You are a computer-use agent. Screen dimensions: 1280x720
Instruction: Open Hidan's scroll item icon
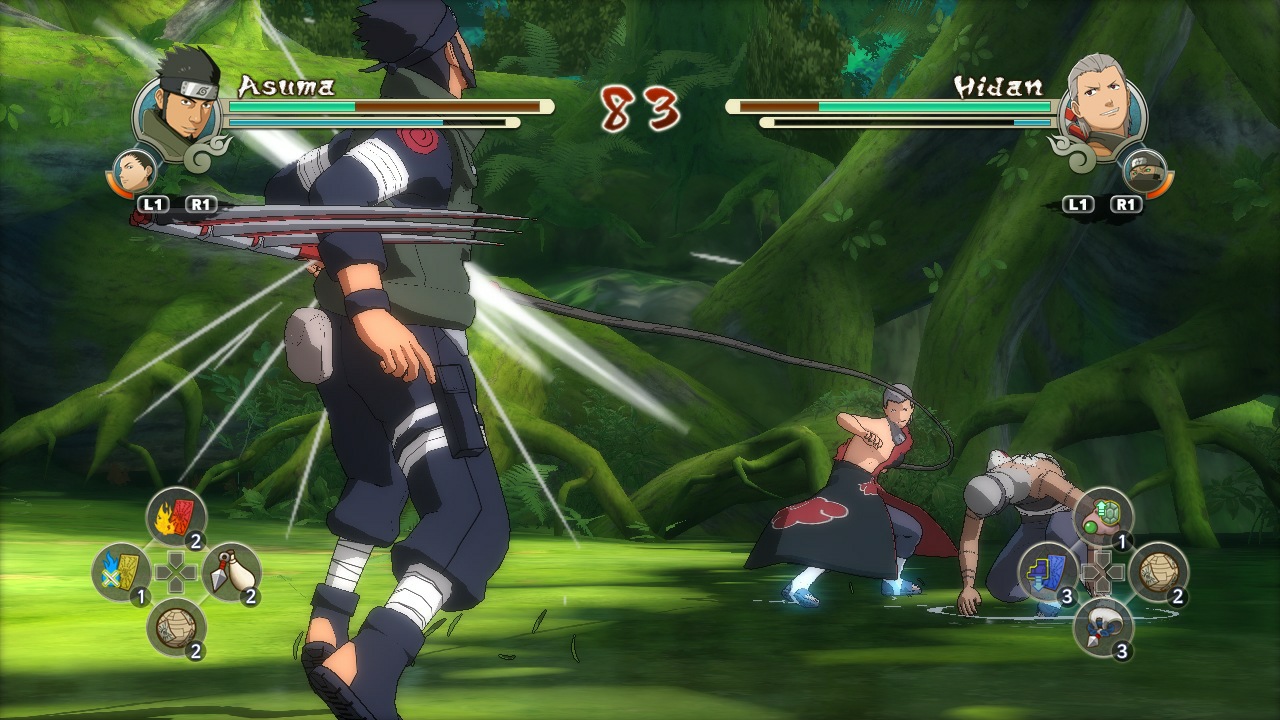pyautogui.click(x=1159, y=574)
